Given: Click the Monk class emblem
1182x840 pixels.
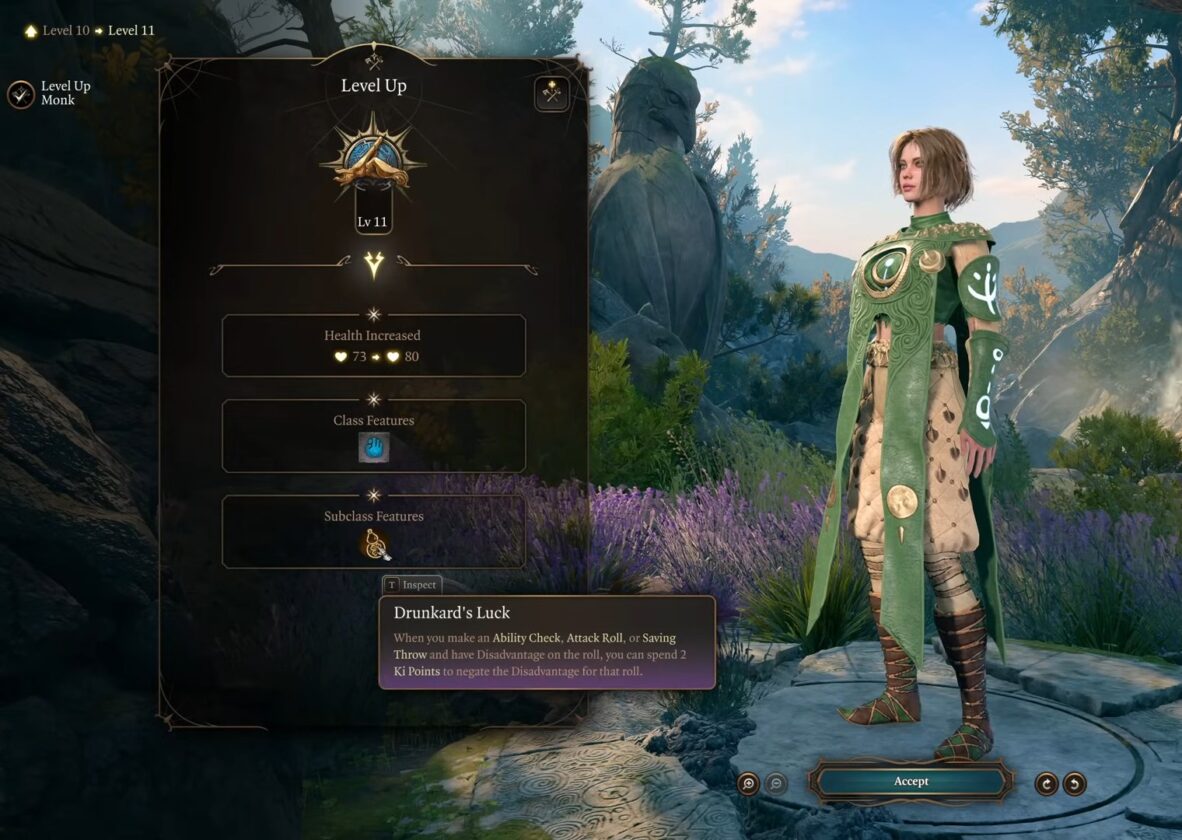Looking at the screenshot, I should point(373,162).
